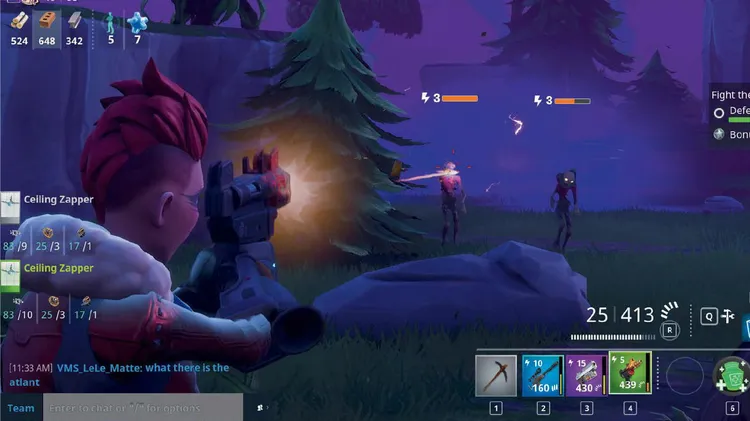Select the green-highlighted weapon slot

630,376
